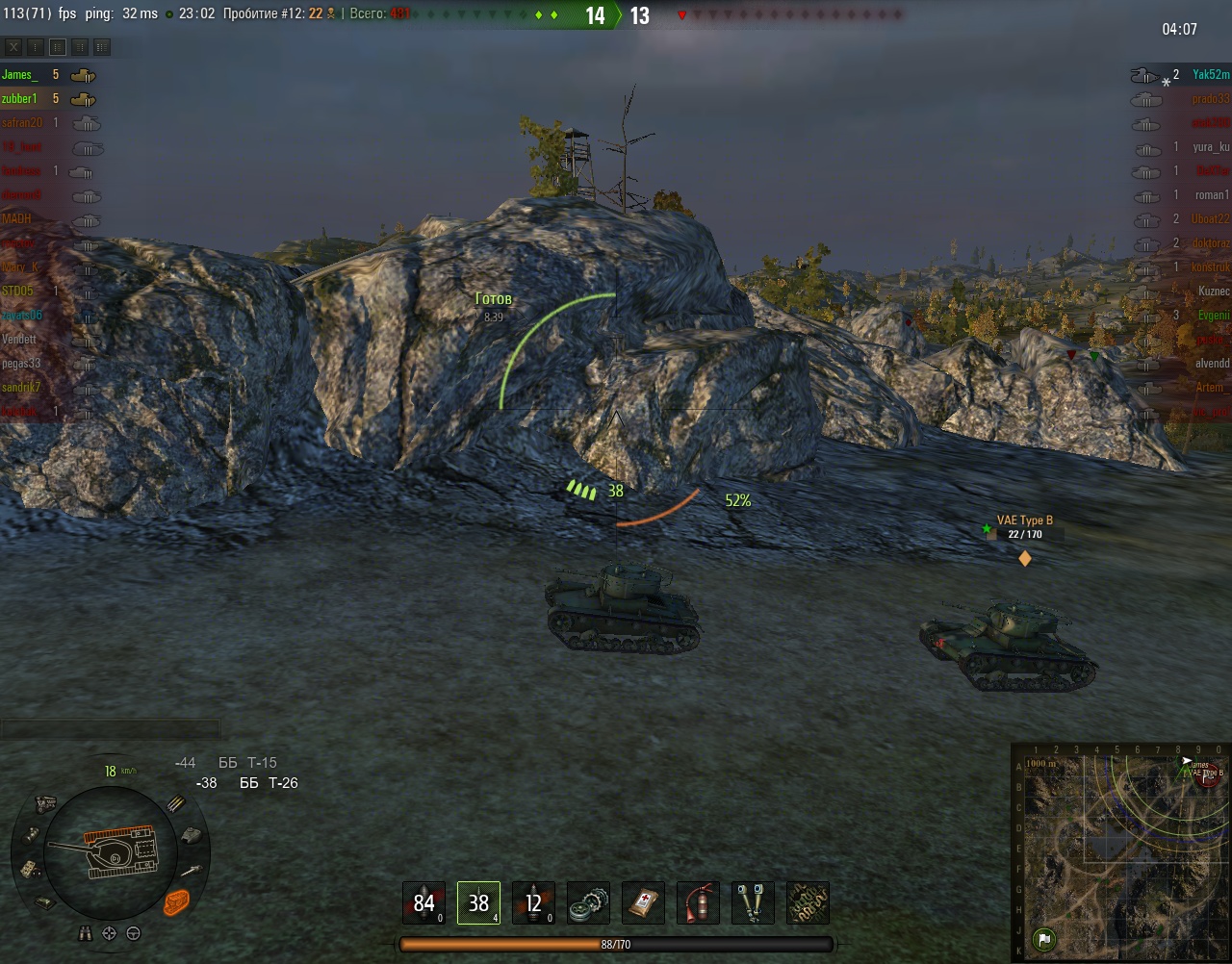Screen dimensions: 1232x964
Task: Click the binocular telescope equipment slot
Action: click(x=753, y=902)
